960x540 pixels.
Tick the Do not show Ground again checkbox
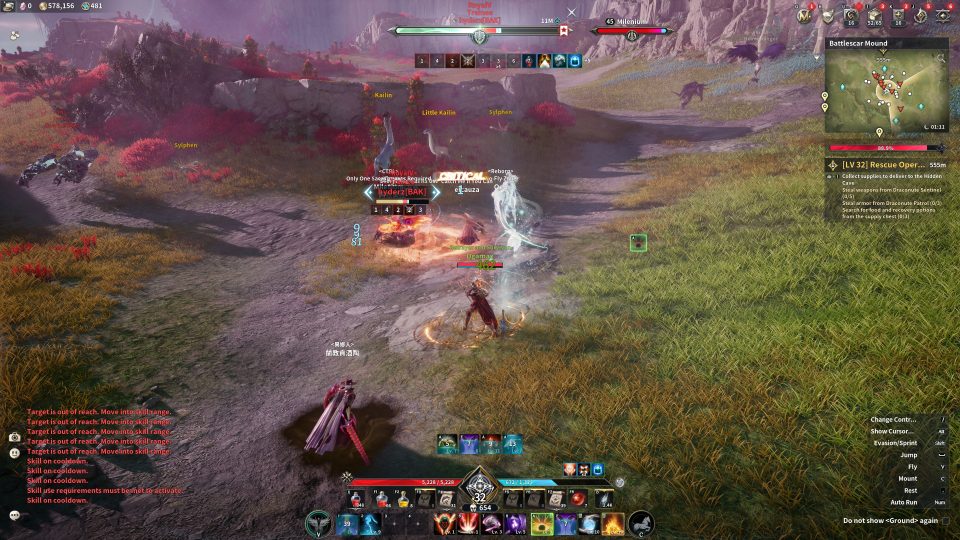click(x=945, y=520)
